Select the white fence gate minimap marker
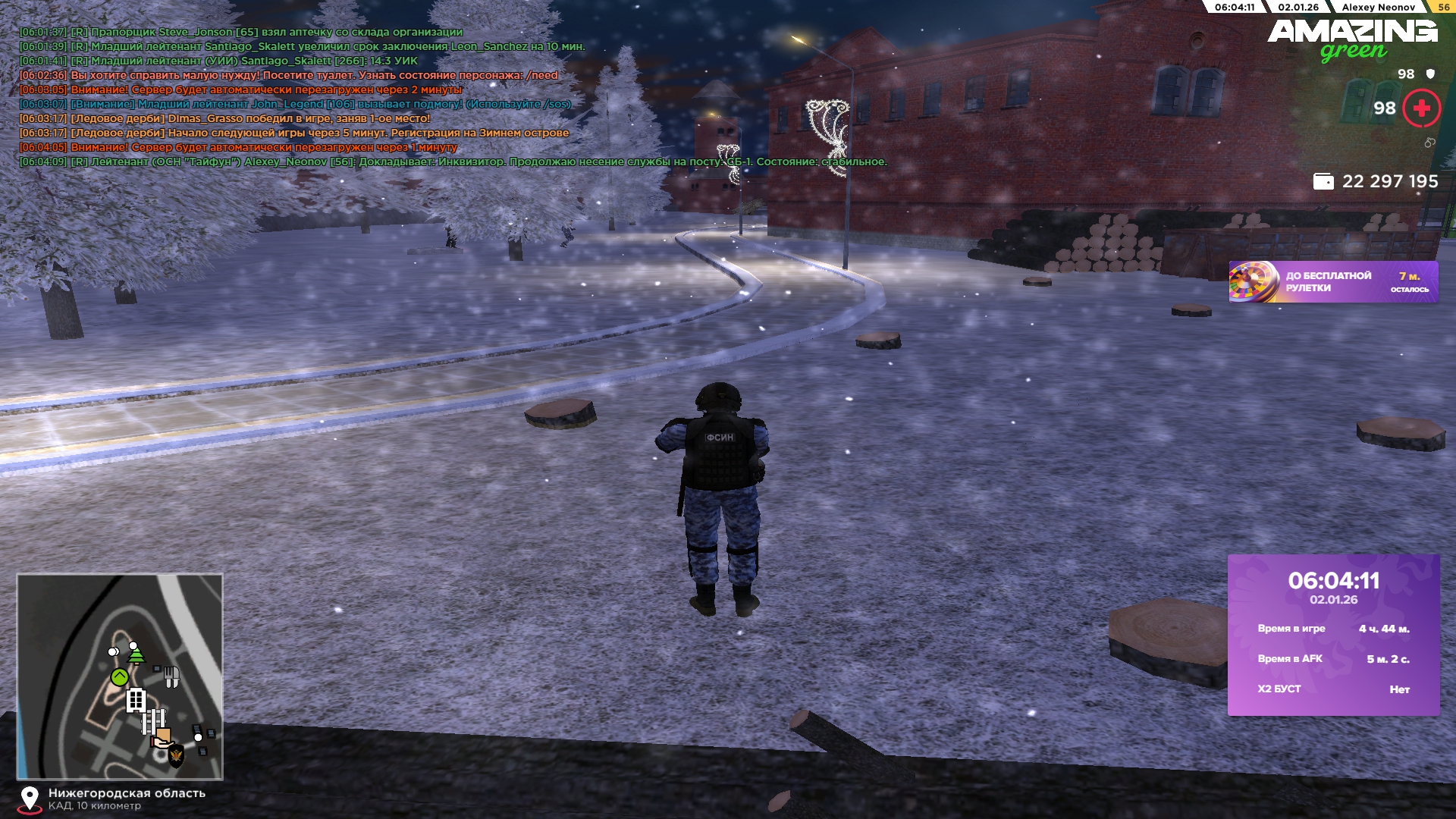The image size is (1456, 819). 152,721
